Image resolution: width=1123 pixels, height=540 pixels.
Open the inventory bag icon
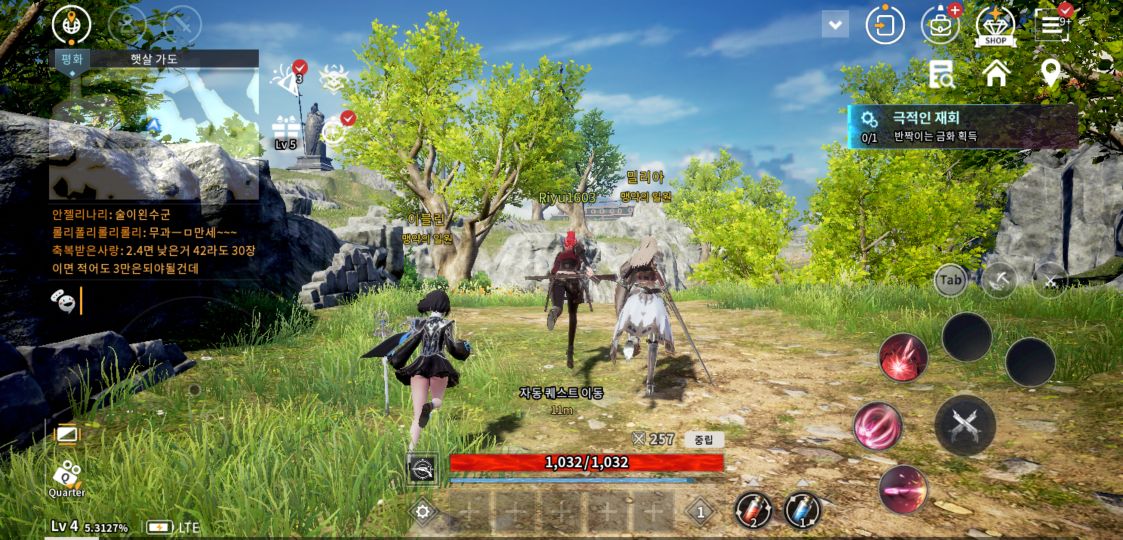940,25
